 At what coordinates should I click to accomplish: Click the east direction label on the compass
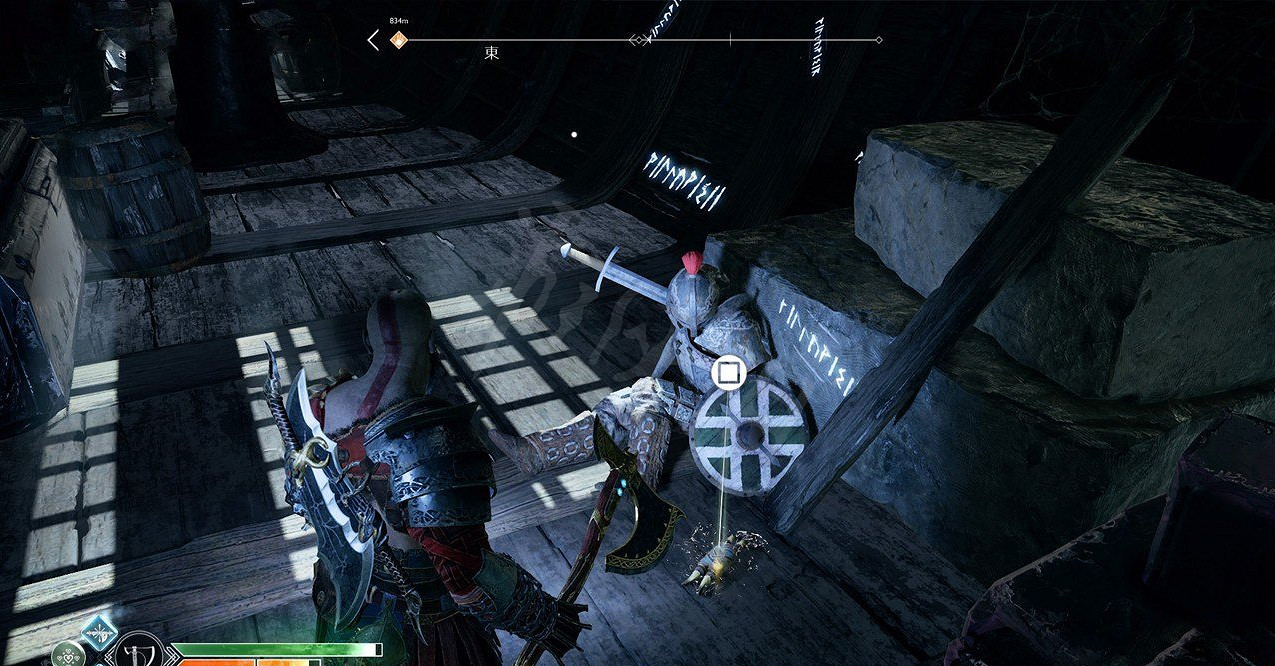[492, 54]
